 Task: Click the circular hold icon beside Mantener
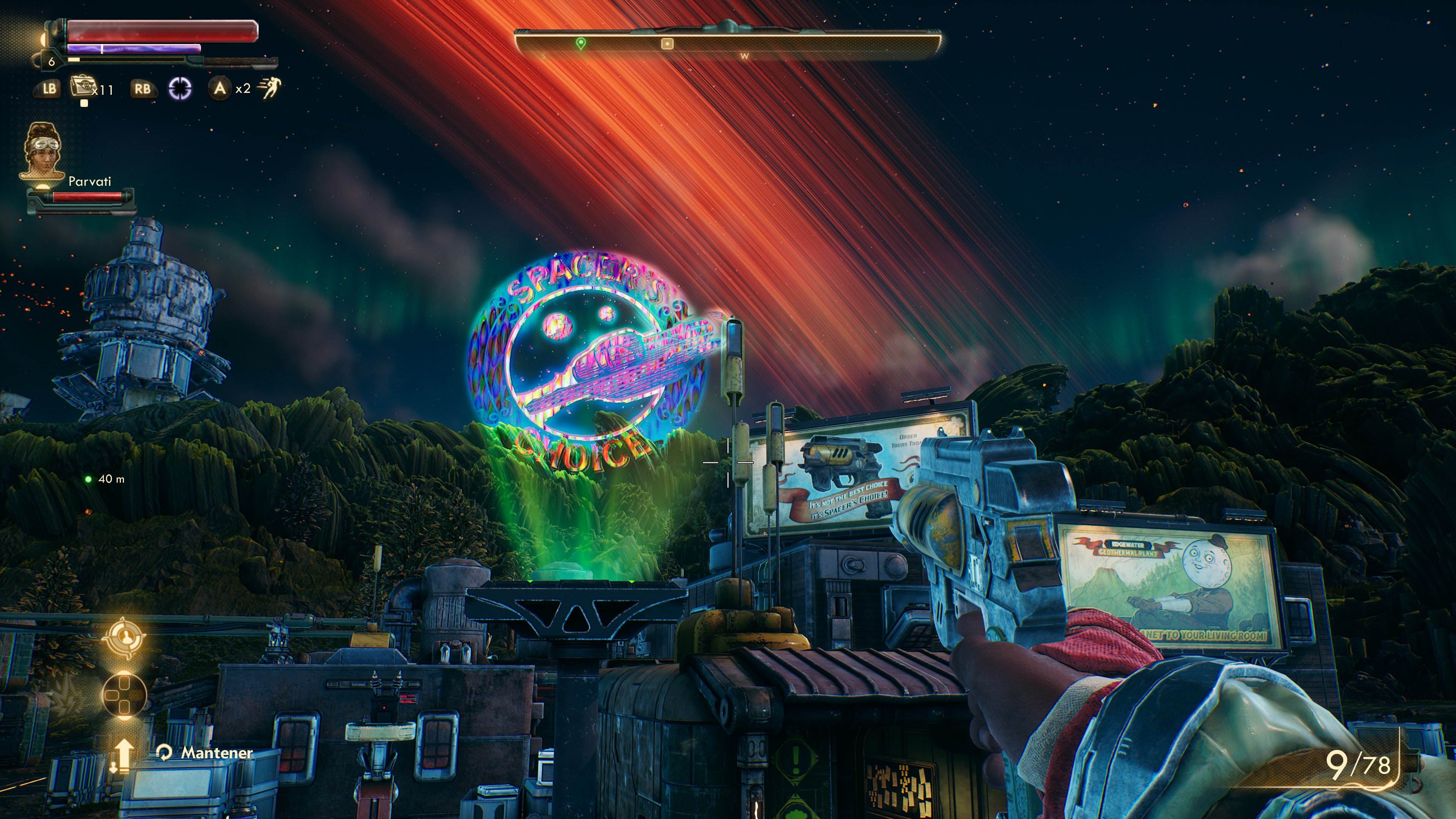point(164,753)
